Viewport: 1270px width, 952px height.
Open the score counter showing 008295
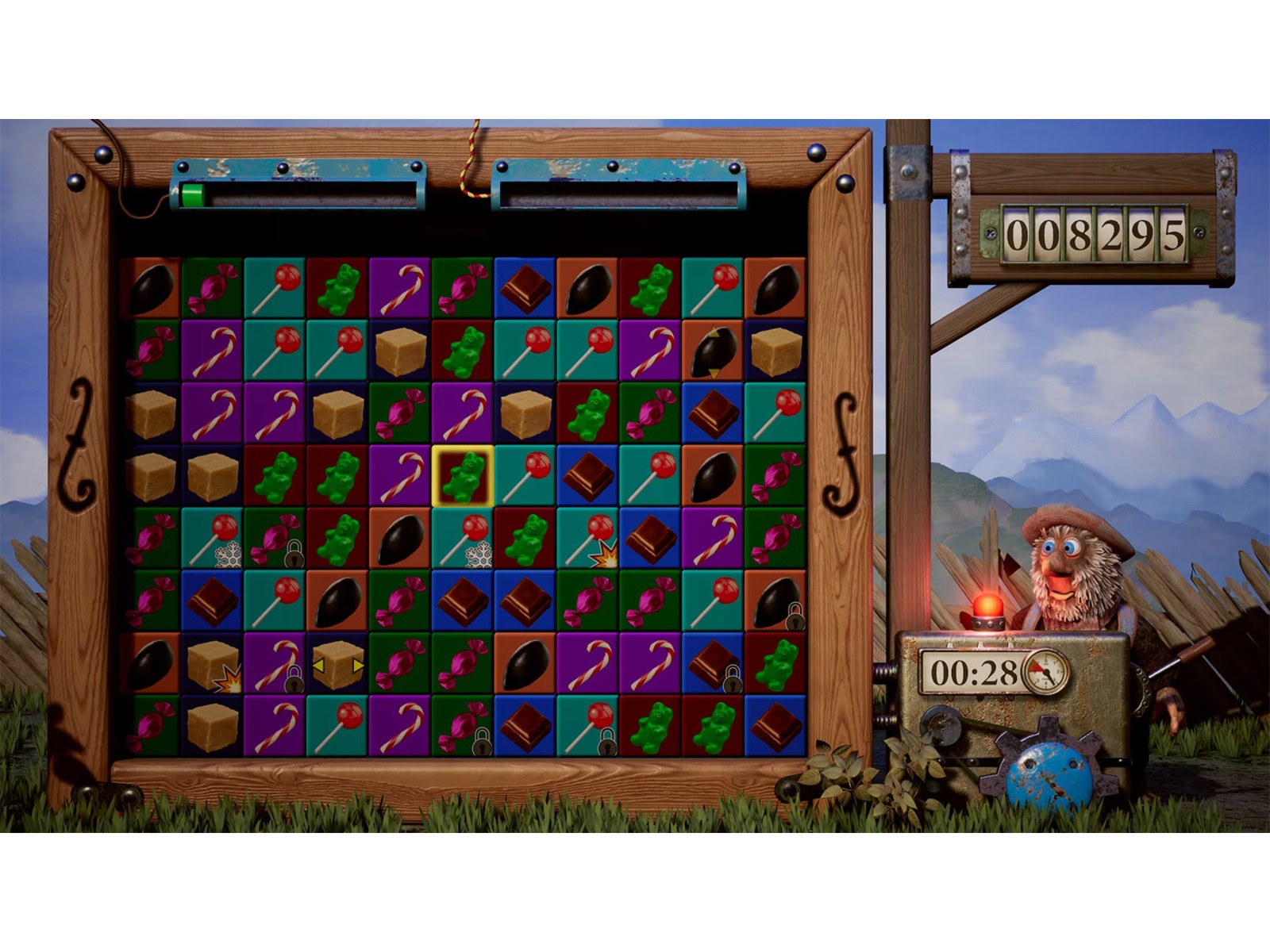point(1095,231)
